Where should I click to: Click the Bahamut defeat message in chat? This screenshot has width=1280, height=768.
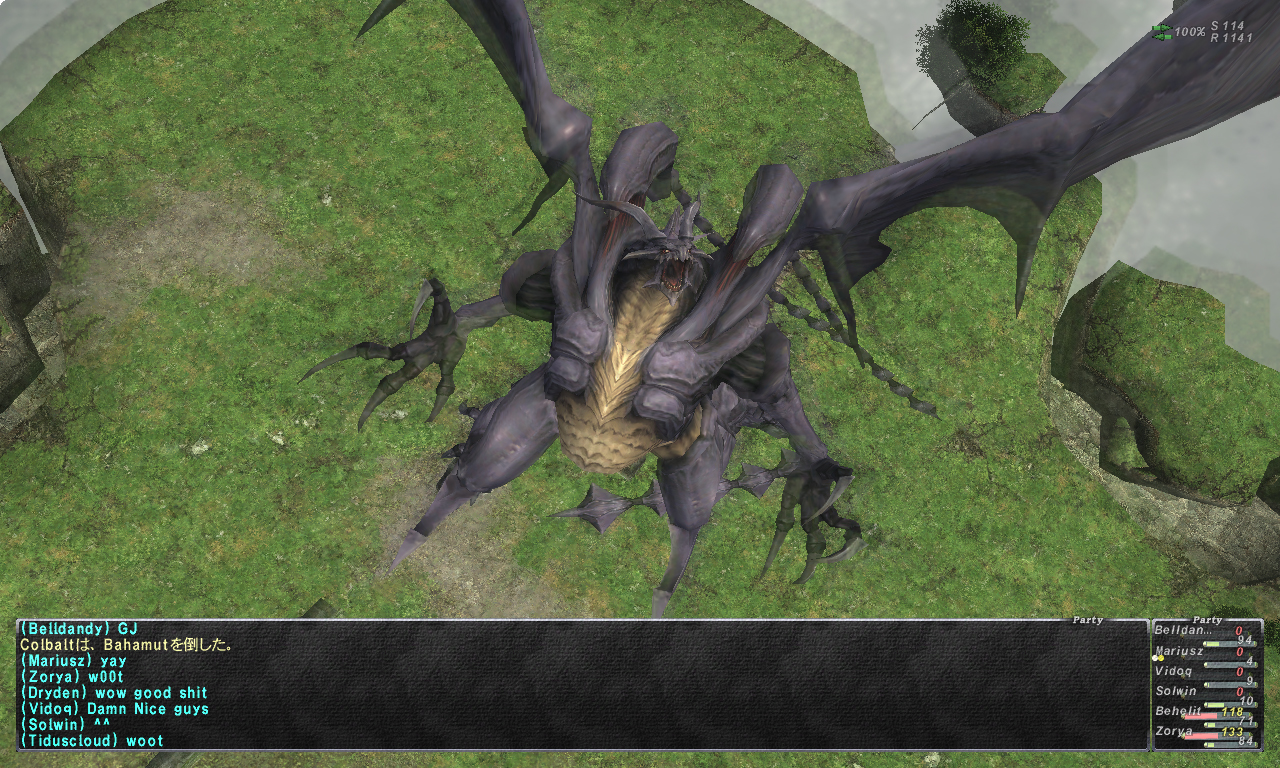pyautogui.click(x=126, y=645)
